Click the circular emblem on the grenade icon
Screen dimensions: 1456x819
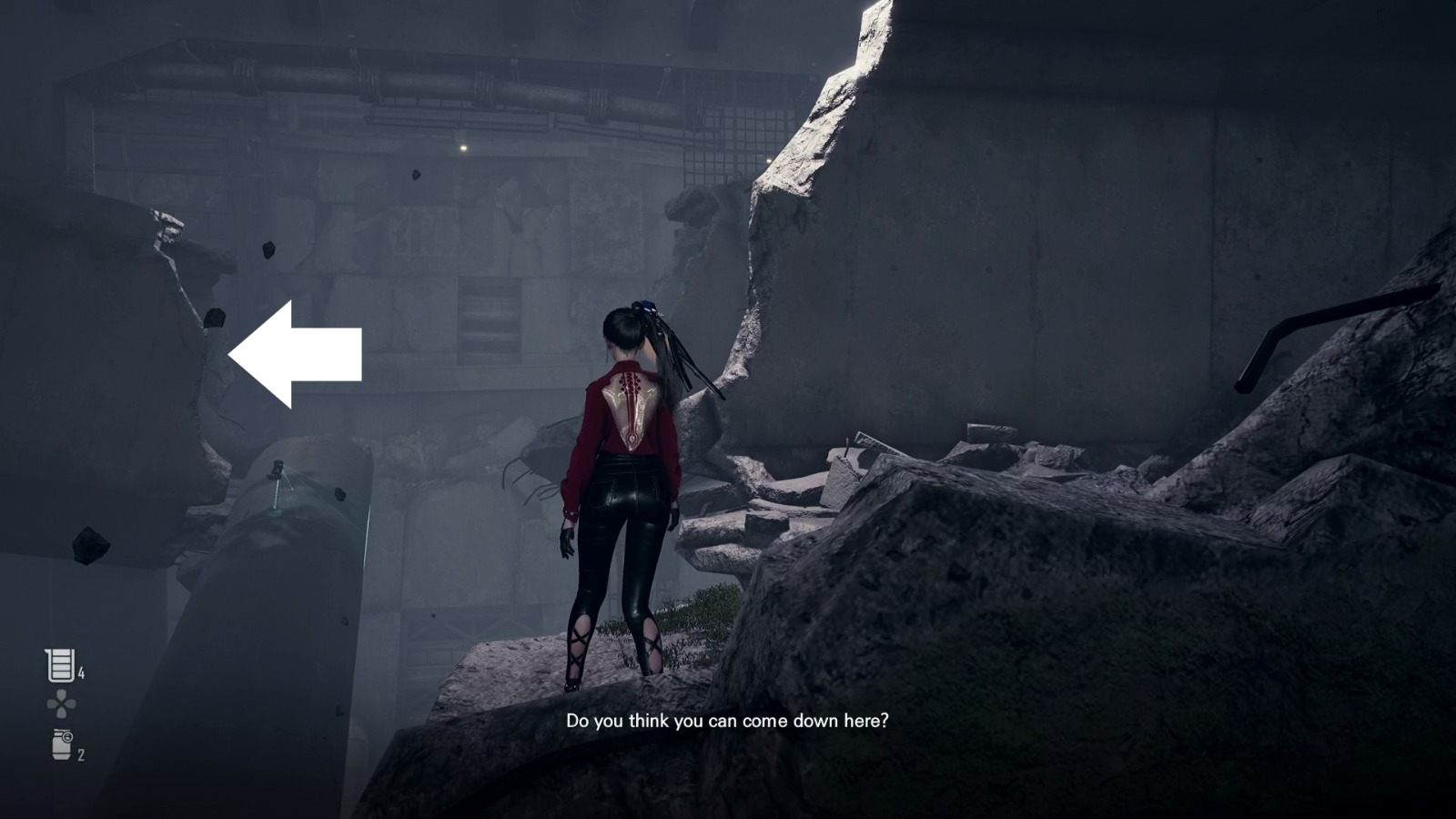(67, 737)
